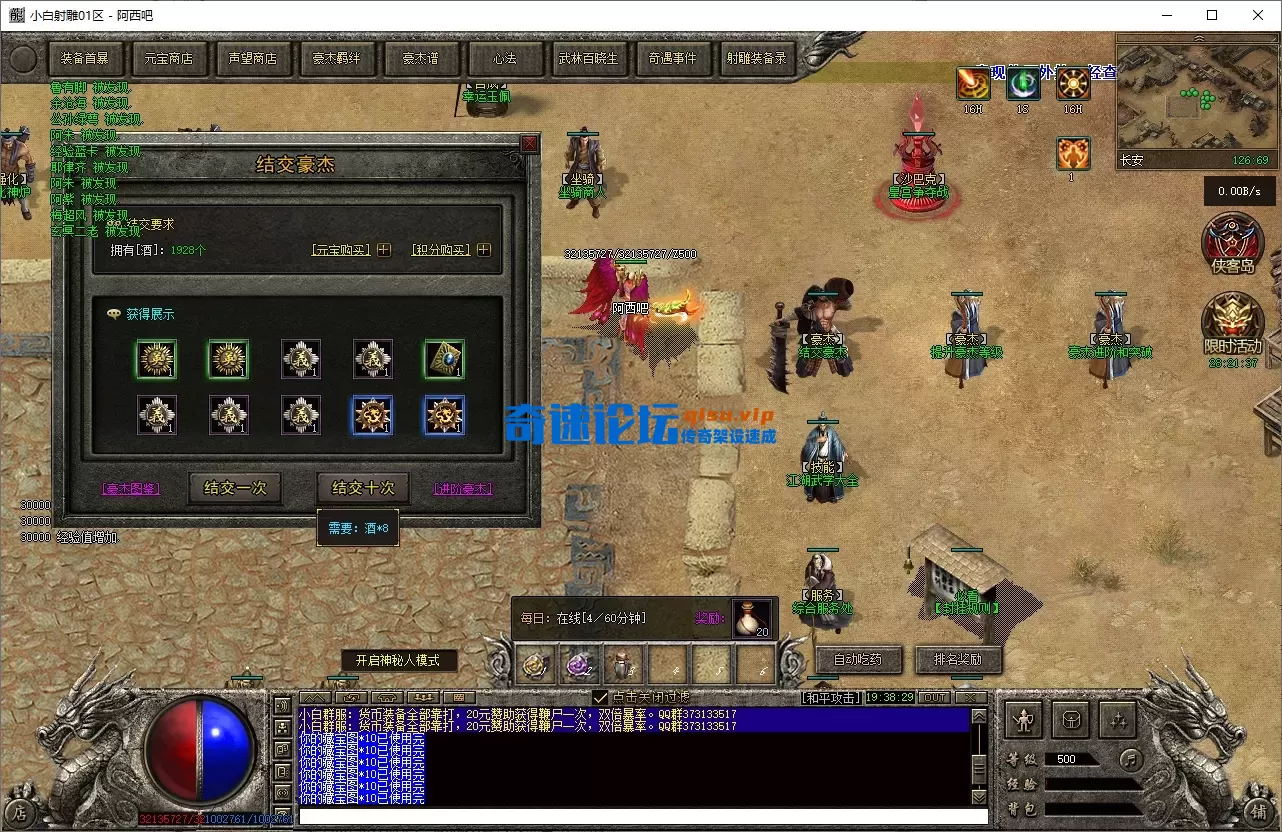Switch to the 元宝商店 tab
This screenshot has width=1282, height=832.
pyautogui.click(x=170, y=58)
